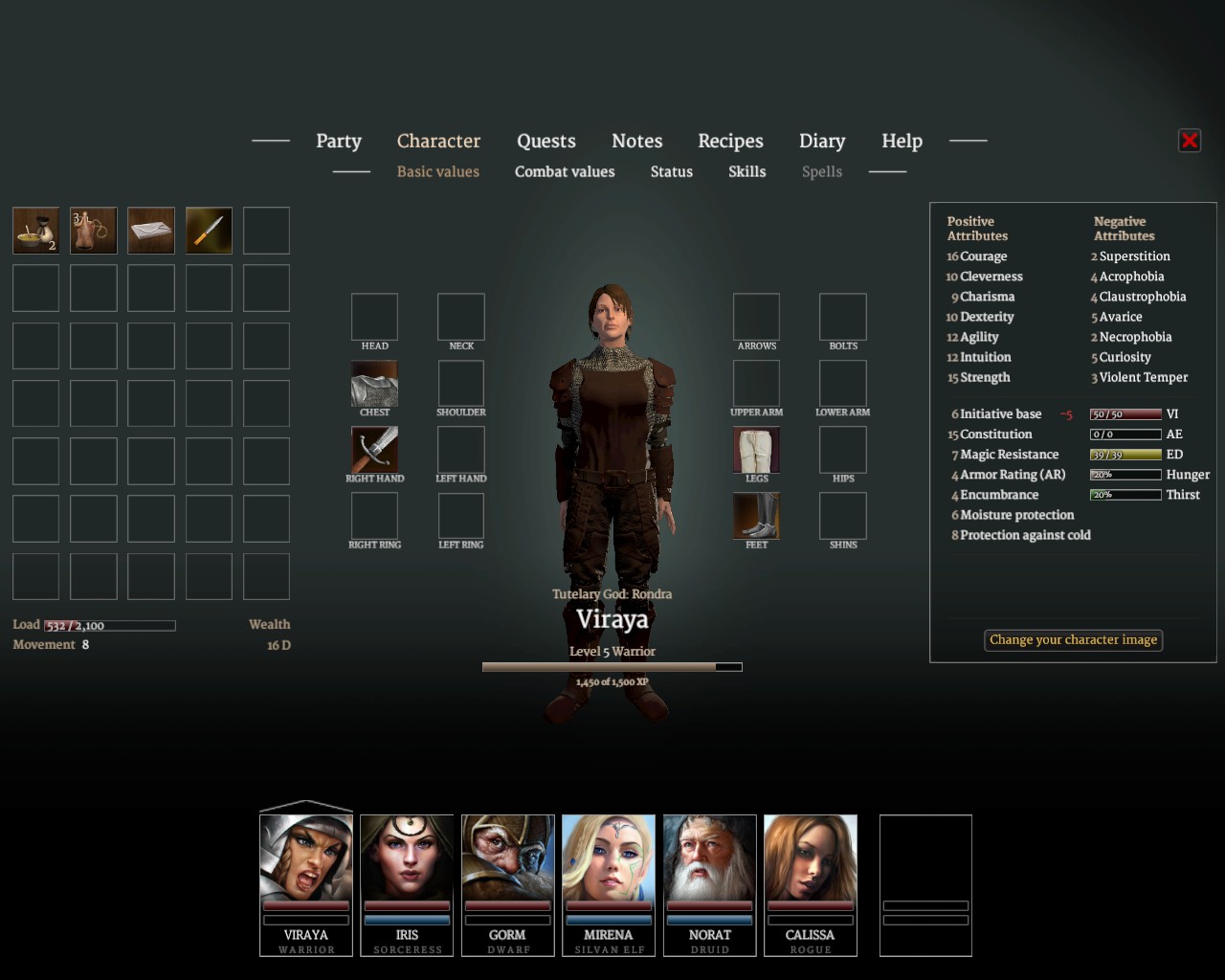1225x980 pixels.
Task: Click Change your character image button
Action: pos(1073,639)
